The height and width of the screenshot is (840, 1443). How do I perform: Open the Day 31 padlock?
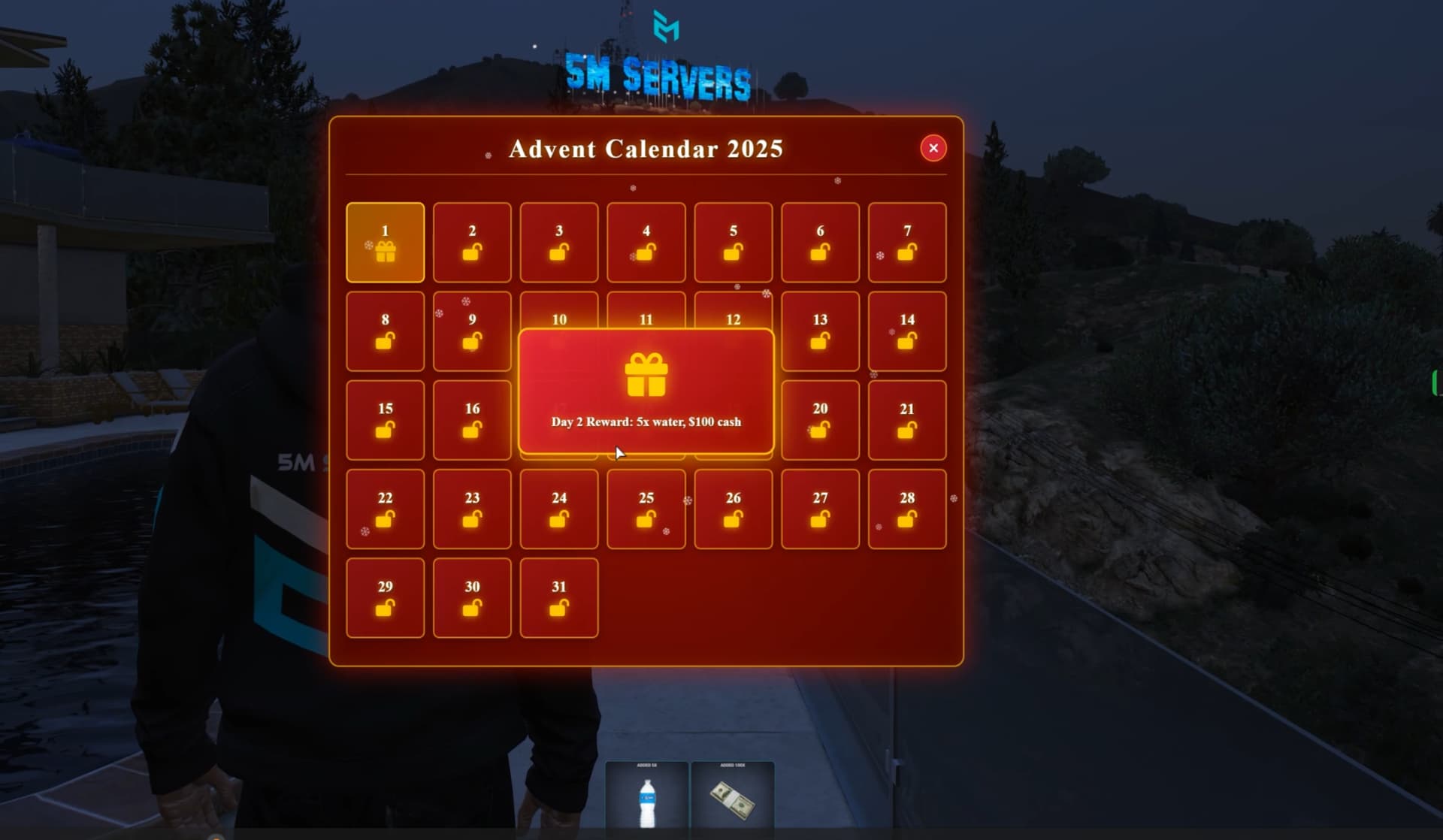(558, 609)
